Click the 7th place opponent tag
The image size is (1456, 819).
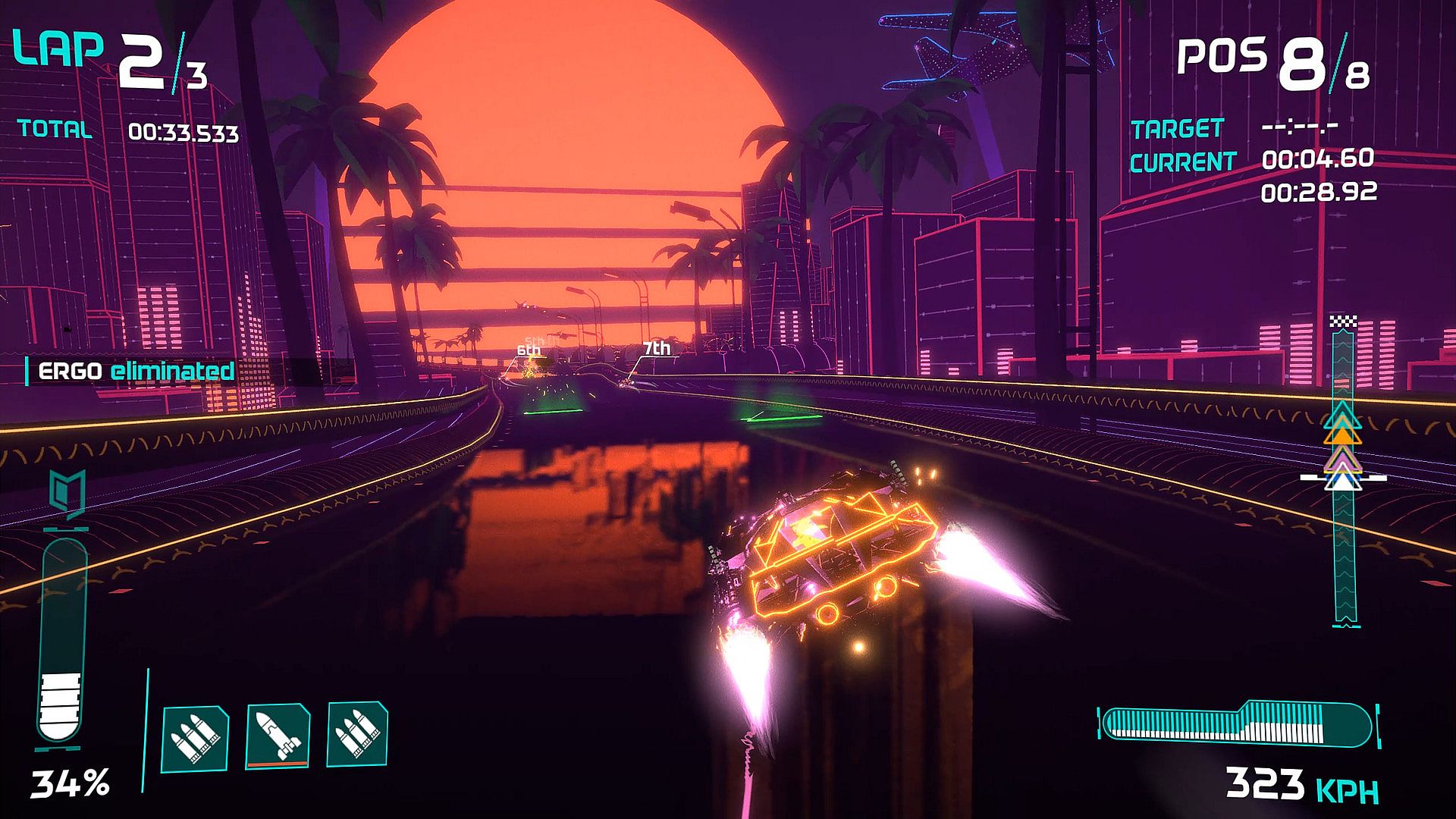(x=657, y=348)
